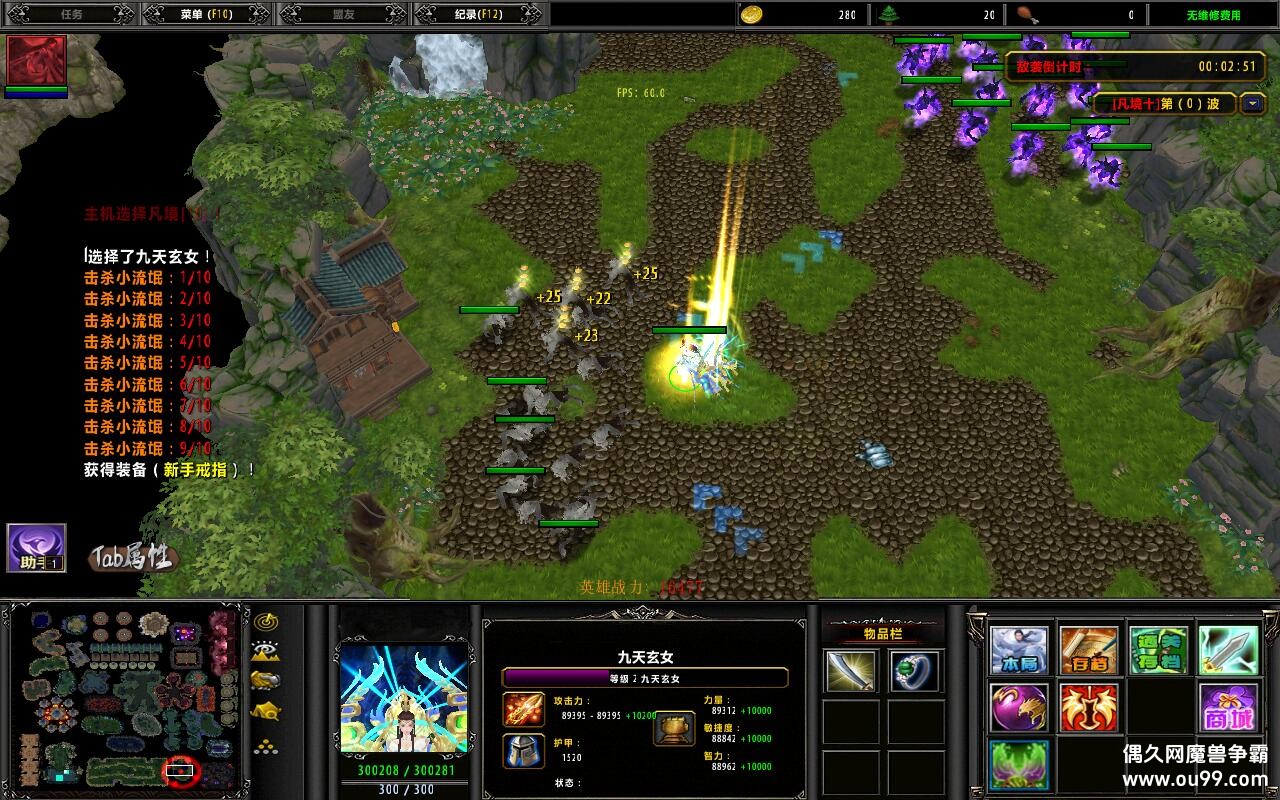
Task: Open the 任务 quests panel
Action: [71, 14]
